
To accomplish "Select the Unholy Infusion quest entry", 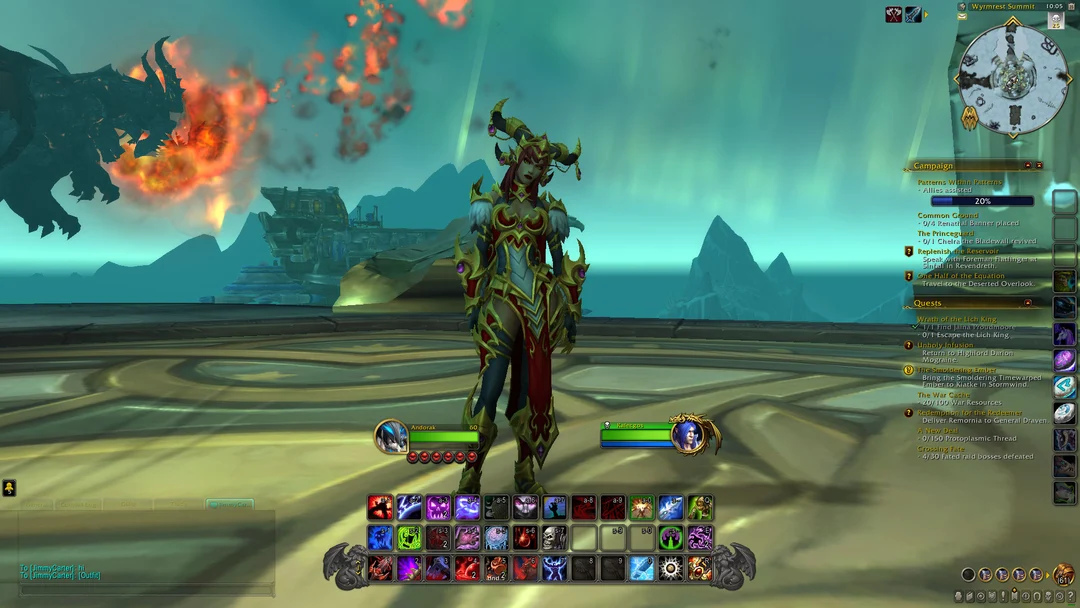I will 945,345.
